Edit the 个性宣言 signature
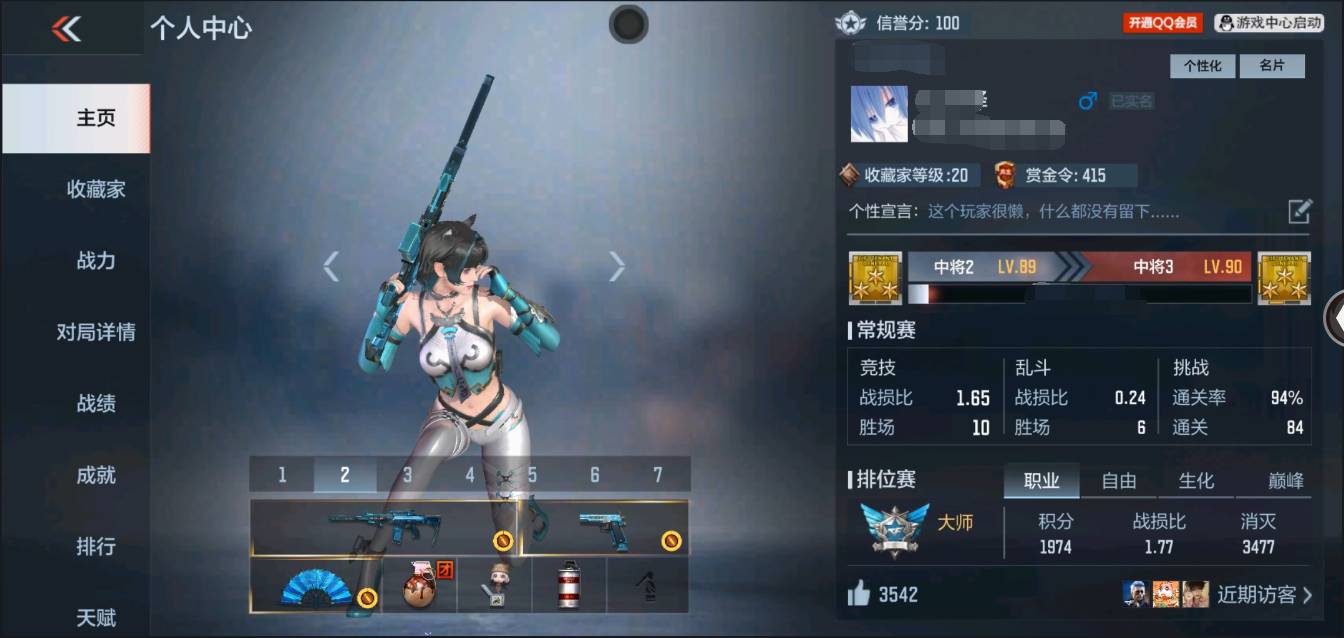This screenshot has height=638, width=1344. [1299, 211]
